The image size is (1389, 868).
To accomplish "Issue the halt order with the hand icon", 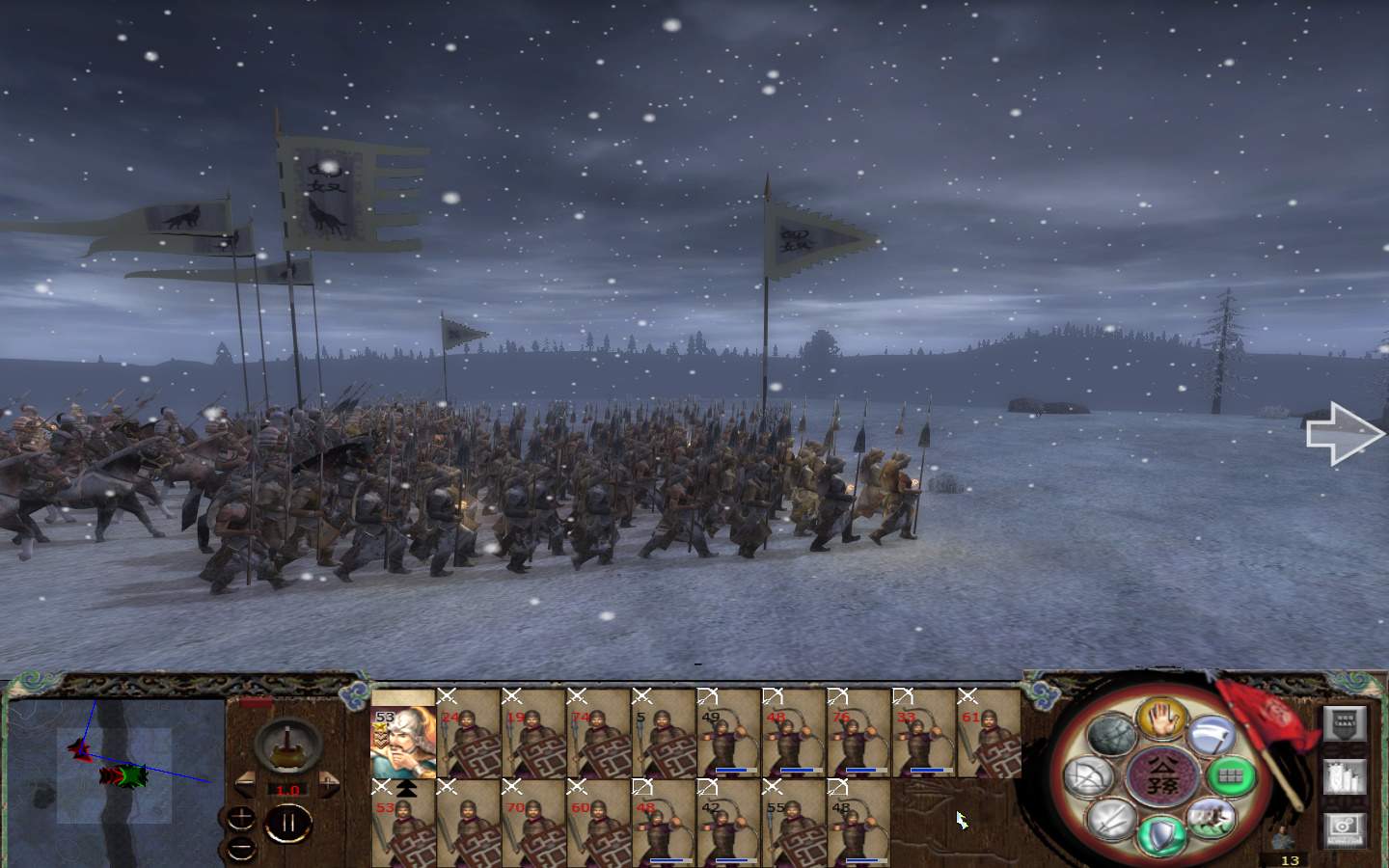I will [x=1161, y=719].
